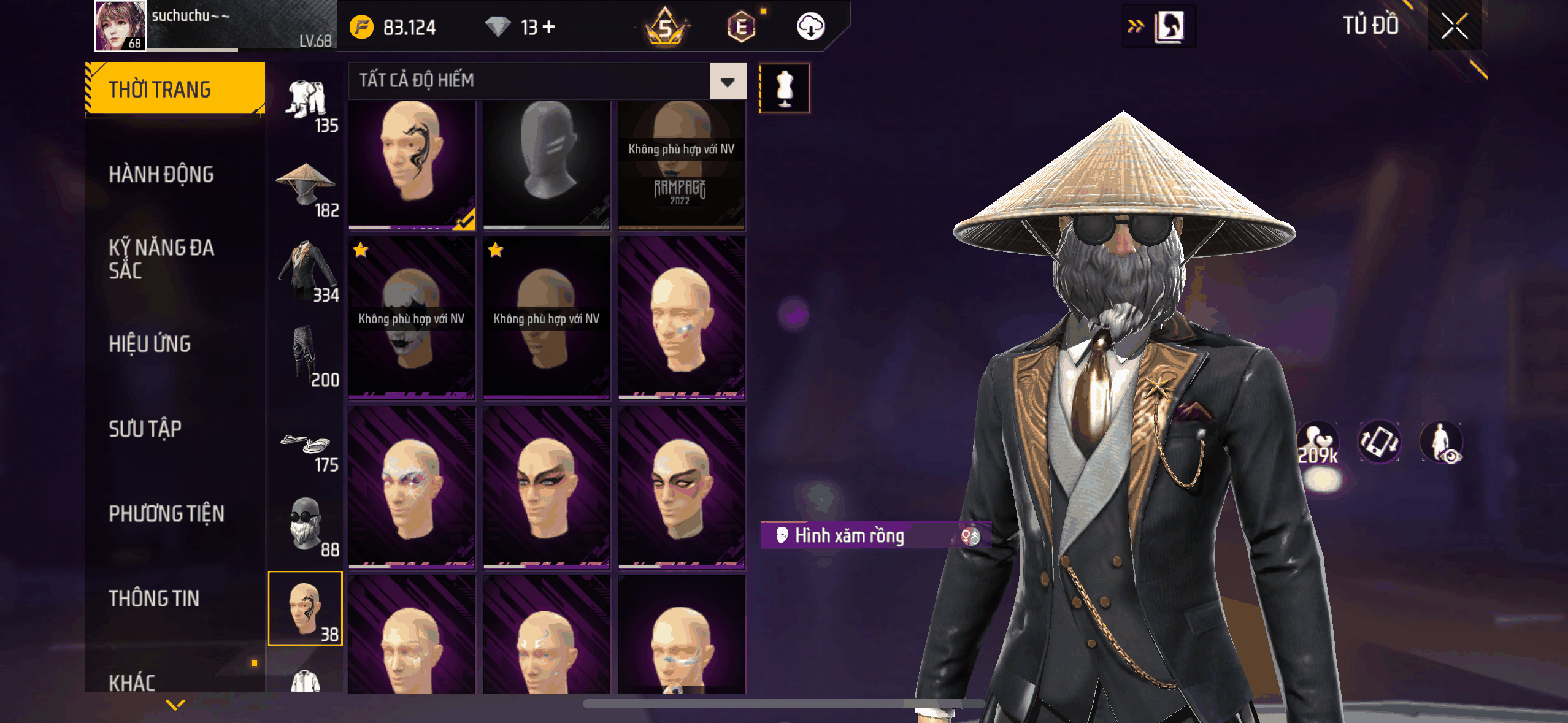Select the KỸ NĂNG ĐA SẮC tab
Screen dimensions: 1568x723
click(161, 259)
